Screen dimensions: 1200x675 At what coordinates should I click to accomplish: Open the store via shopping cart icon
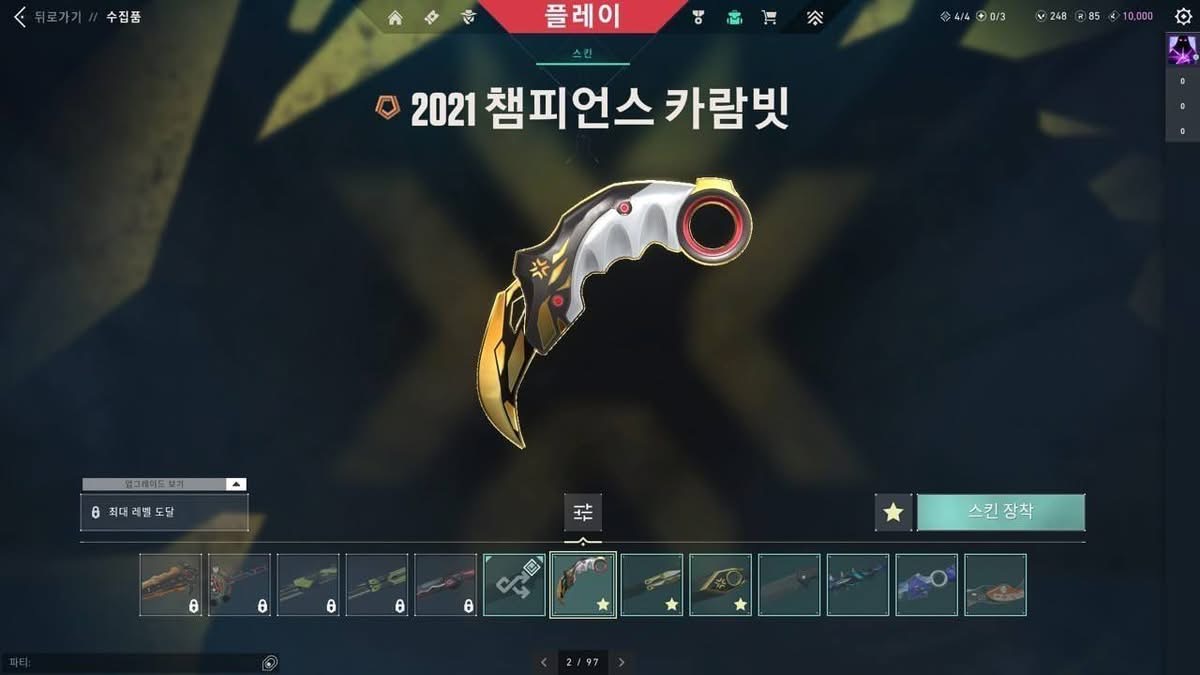tap(769, 17)
